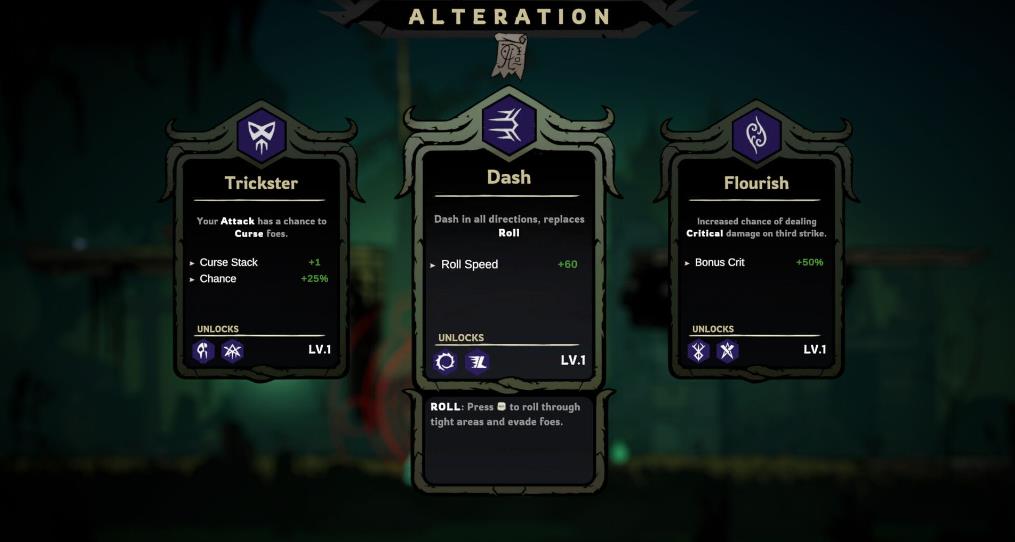This screenshot has height=542, width=1015.
Task: Click the Trickster mask emblem
Action: click(x=261, y=135)
